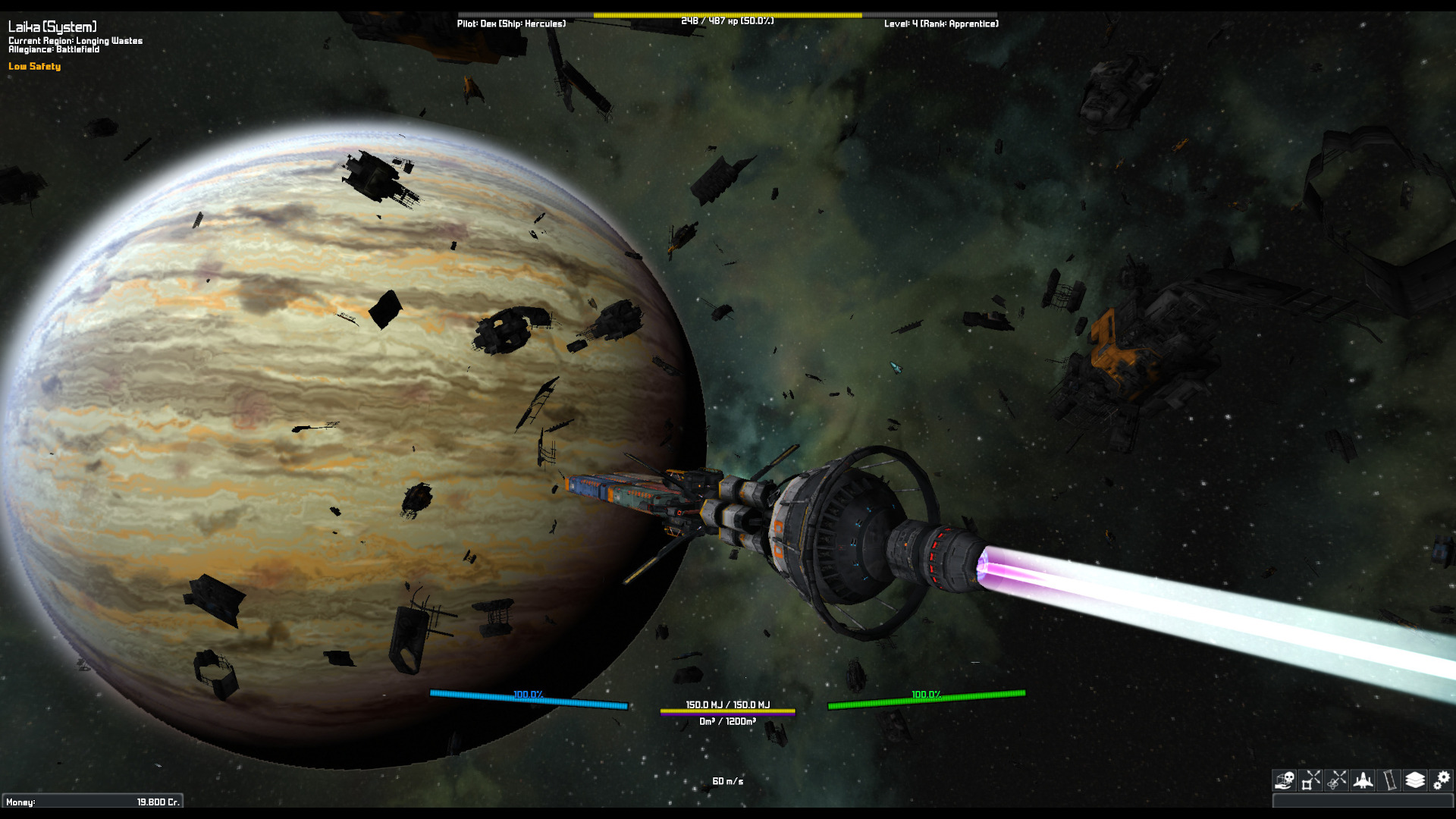Click the square with arrows icon
The height and width of the screenshot is (819, 1456).
click(1310, 780)
